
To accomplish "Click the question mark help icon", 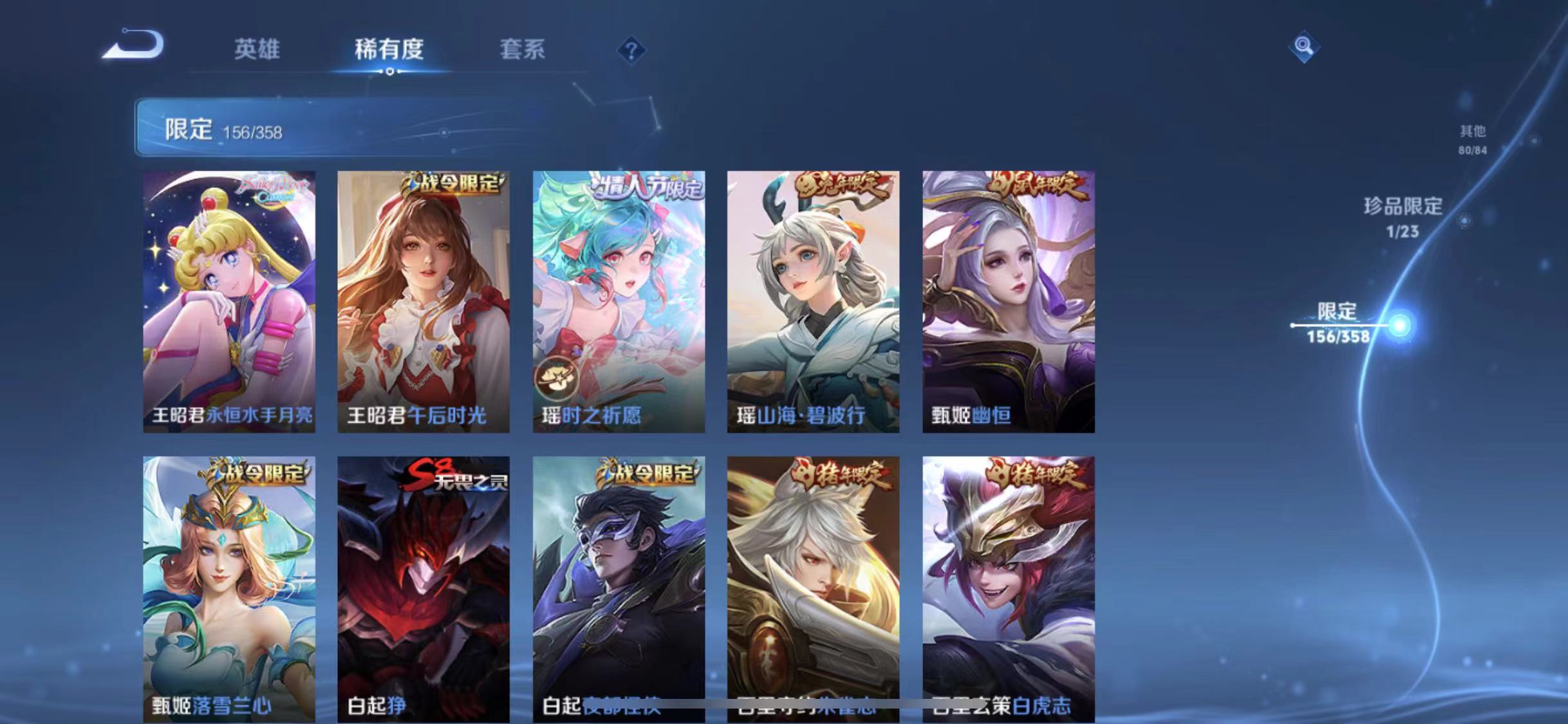I will pos(632,50).
